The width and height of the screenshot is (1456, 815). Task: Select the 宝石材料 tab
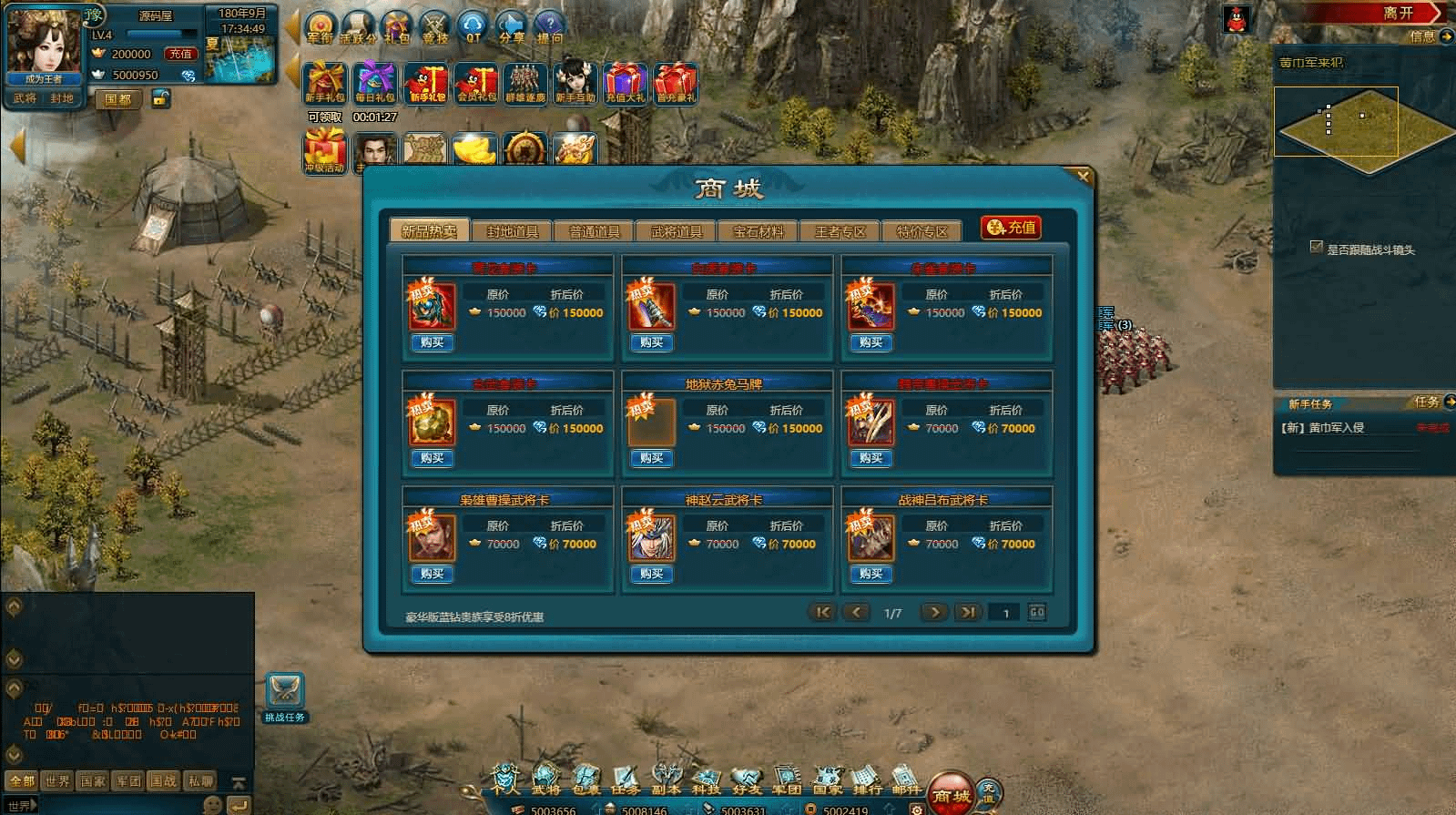pos(758,231)
